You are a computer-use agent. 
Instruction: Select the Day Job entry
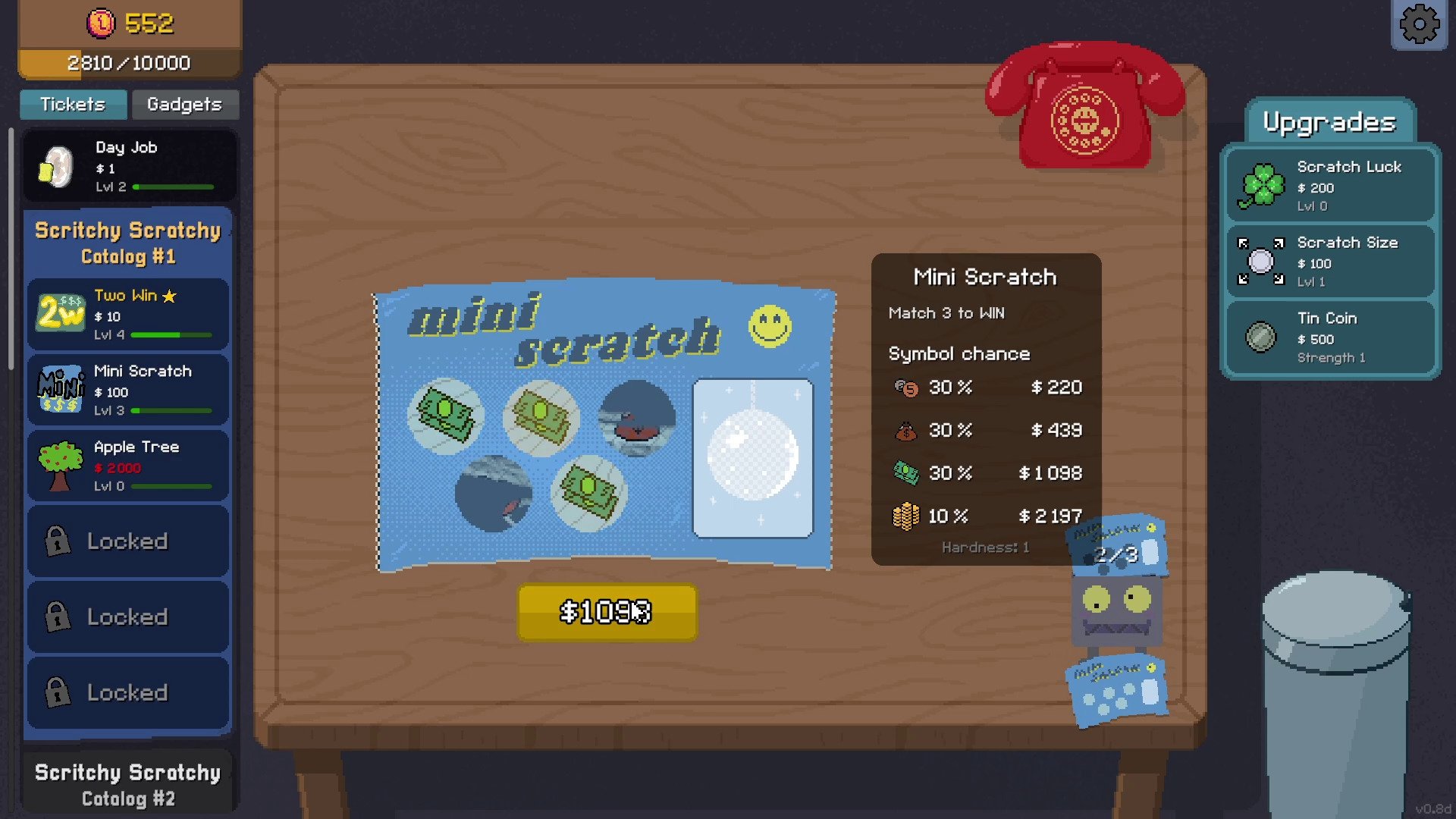coord(129,166)
